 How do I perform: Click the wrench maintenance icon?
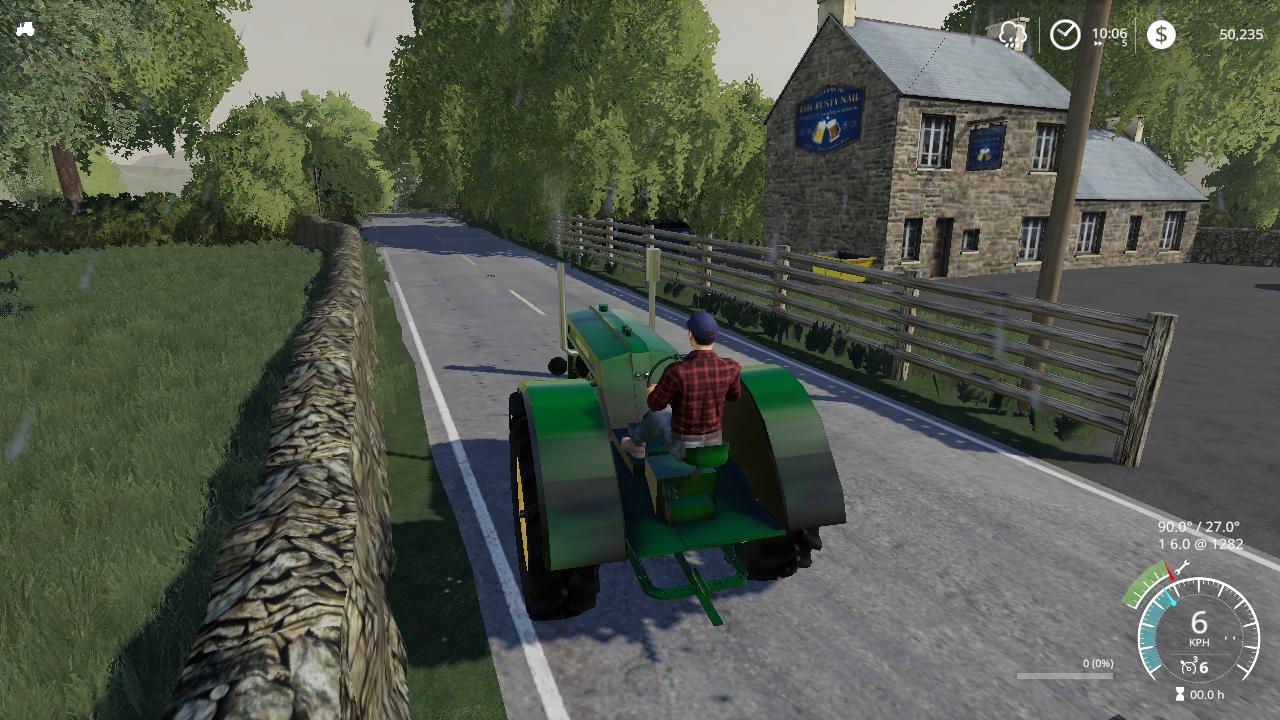click(x=1181, y=568)
